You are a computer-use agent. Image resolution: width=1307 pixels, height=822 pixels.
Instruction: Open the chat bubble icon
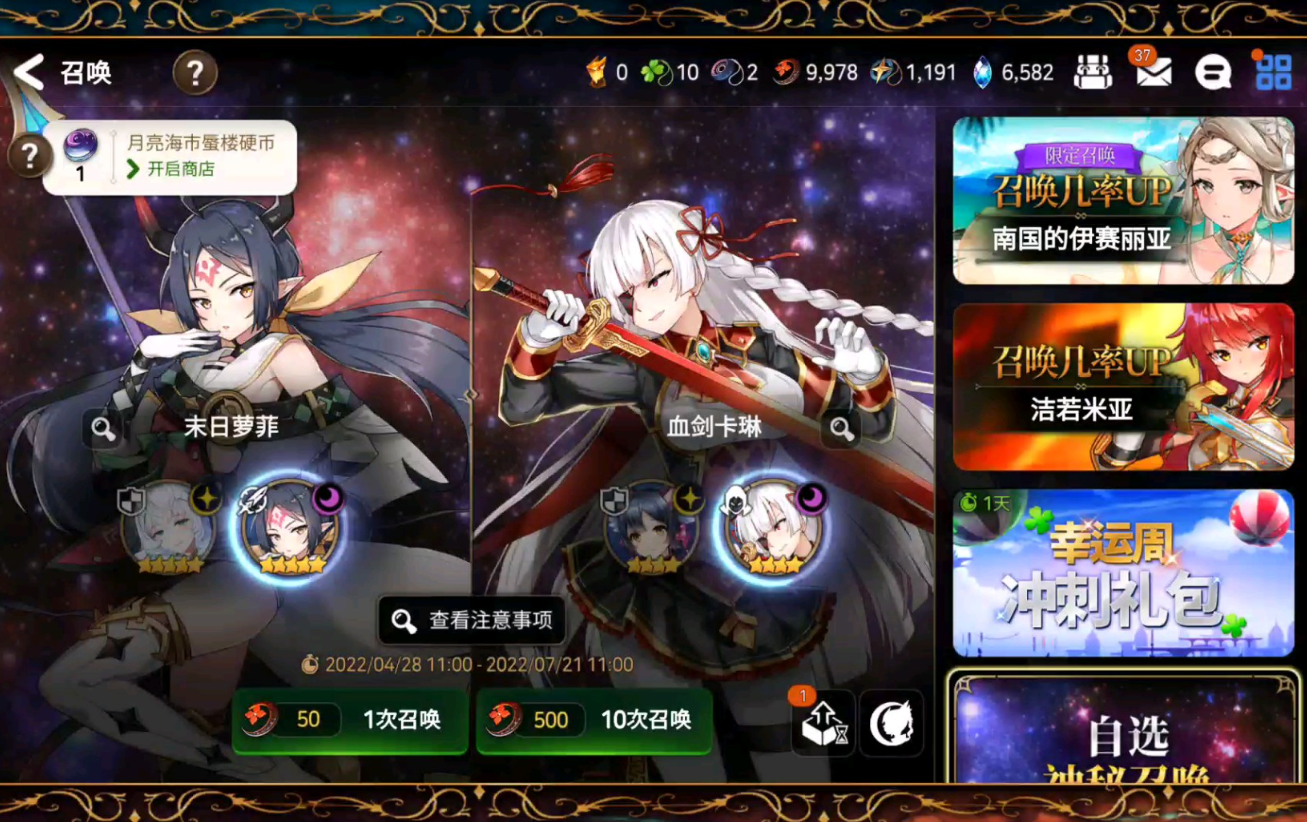(x=1212, y=73)
